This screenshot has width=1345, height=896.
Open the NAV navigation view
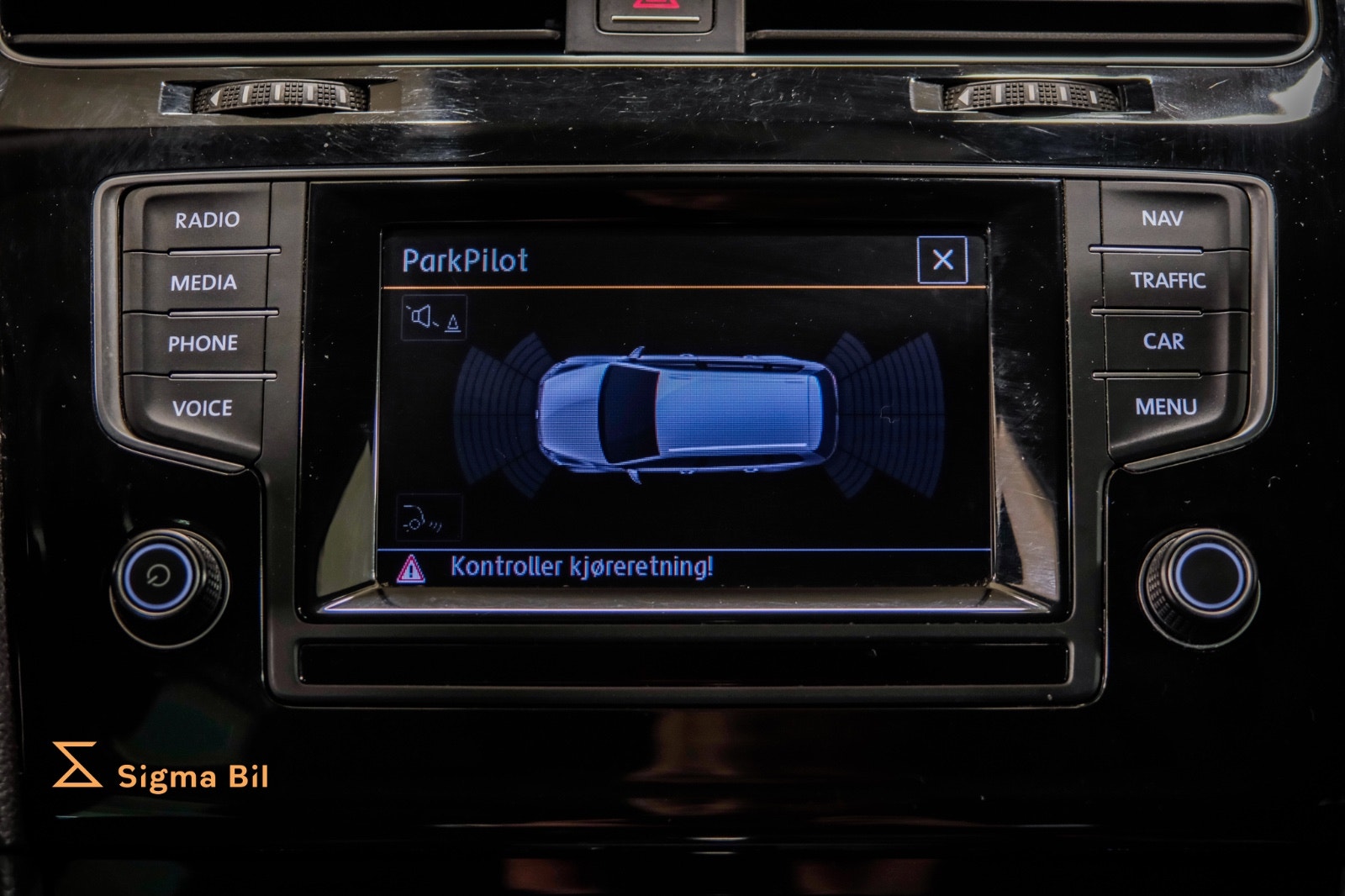point(1163,218)
